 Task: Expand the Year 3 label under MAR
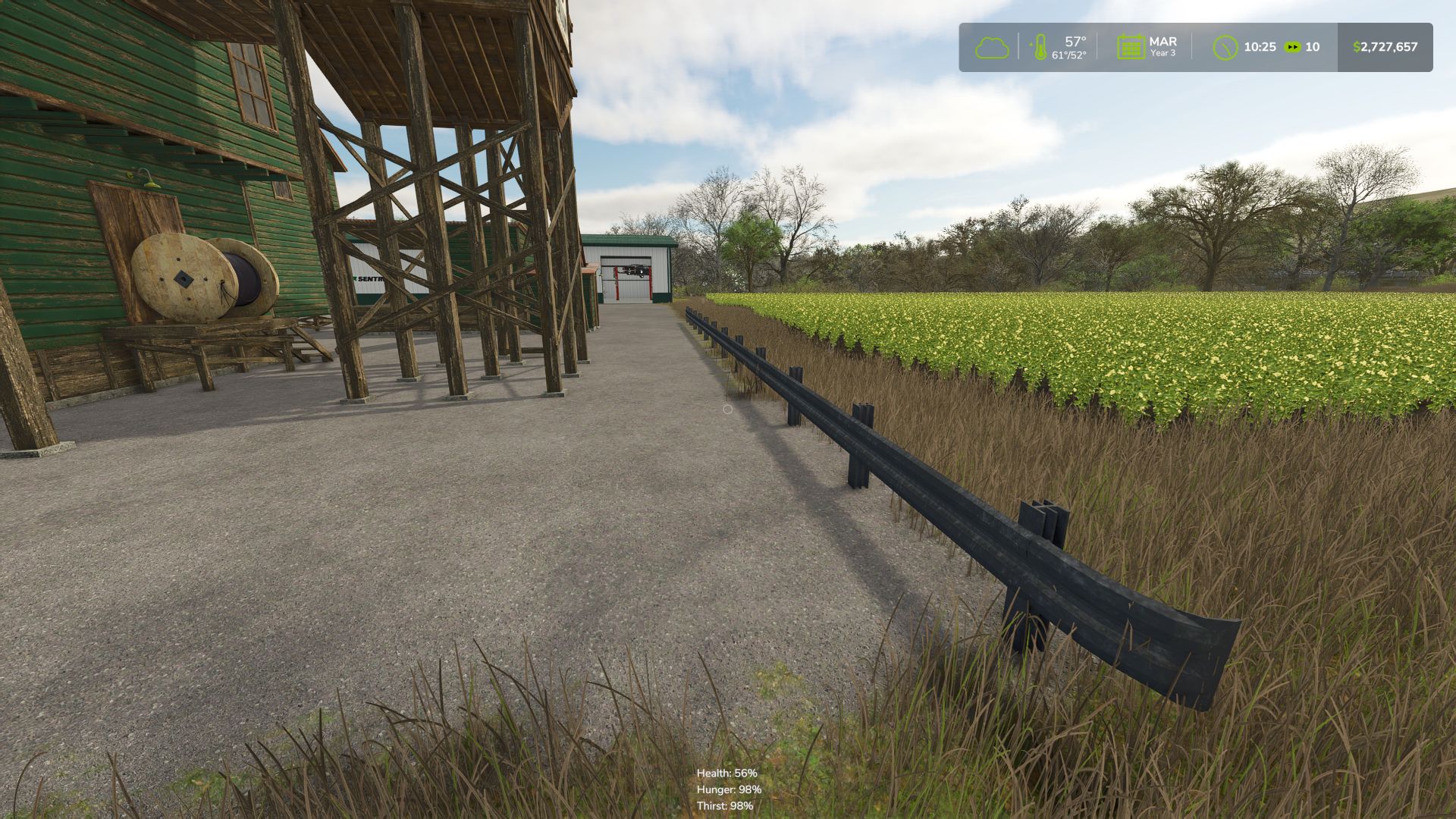pyautogui.click(x=1163, y=54)
